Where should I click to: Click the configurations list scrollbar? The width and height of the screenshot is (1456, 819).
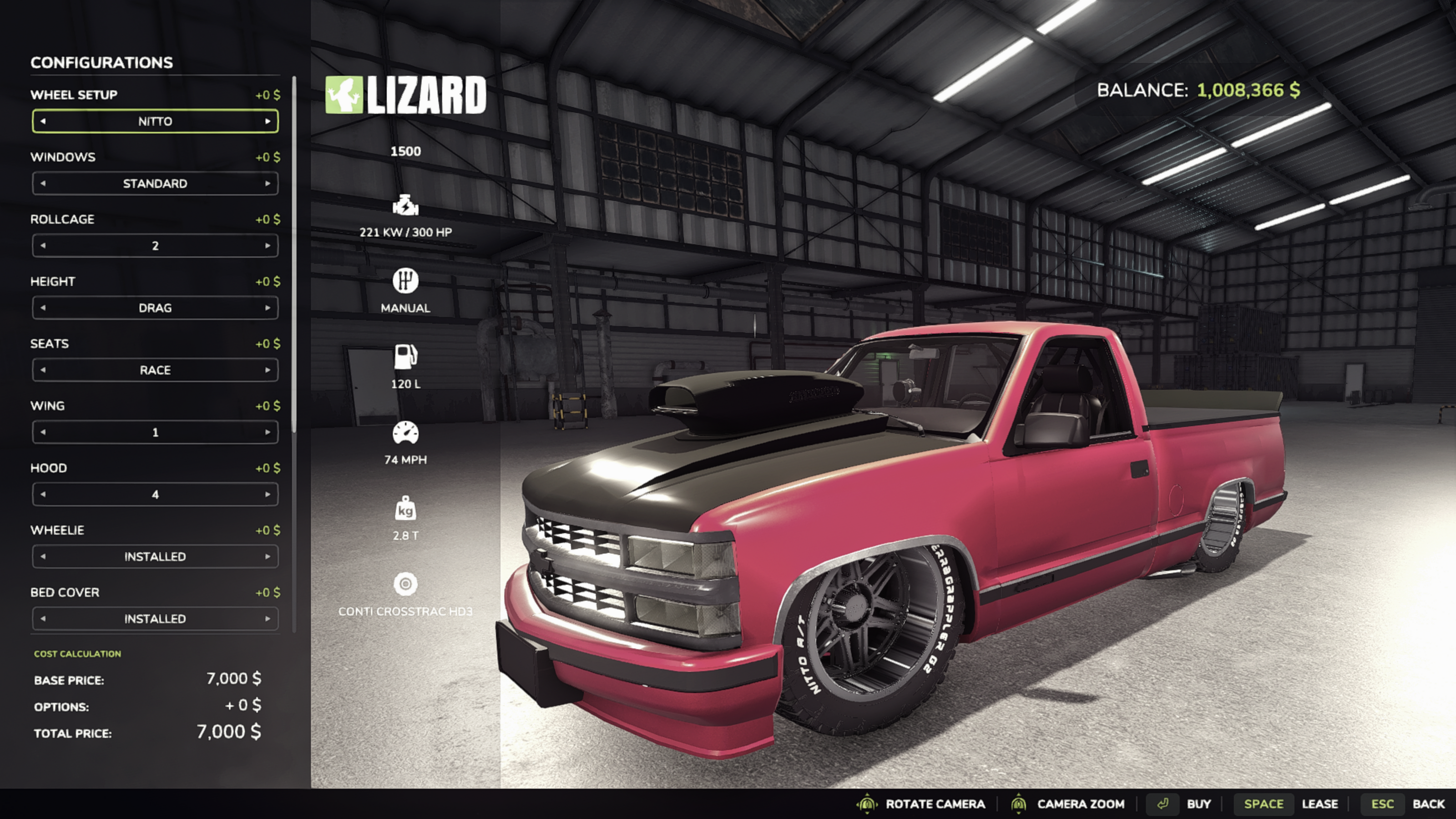(294, 254)
